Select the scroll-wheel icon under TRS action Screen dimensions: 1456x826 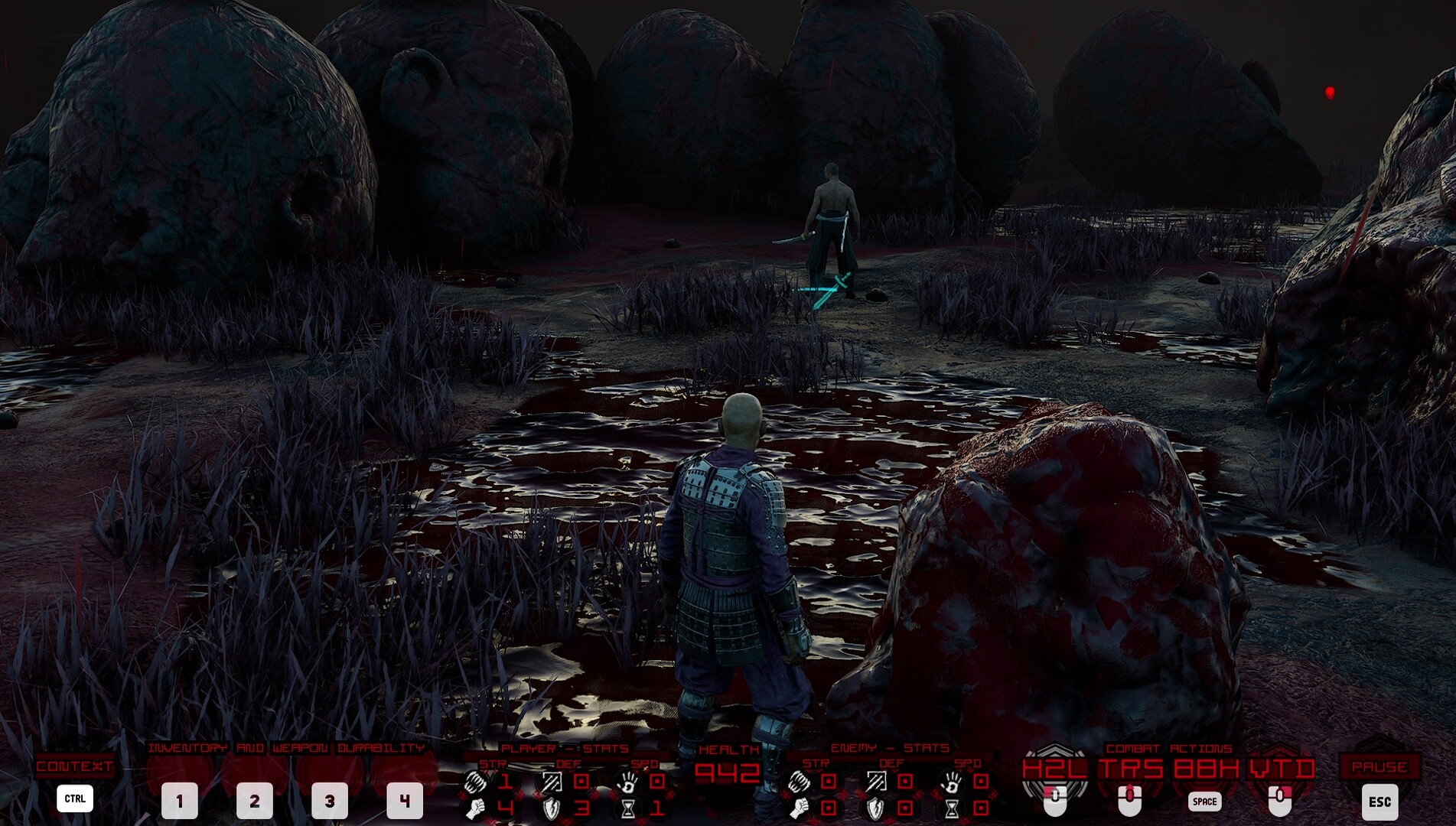point(1130,797)
